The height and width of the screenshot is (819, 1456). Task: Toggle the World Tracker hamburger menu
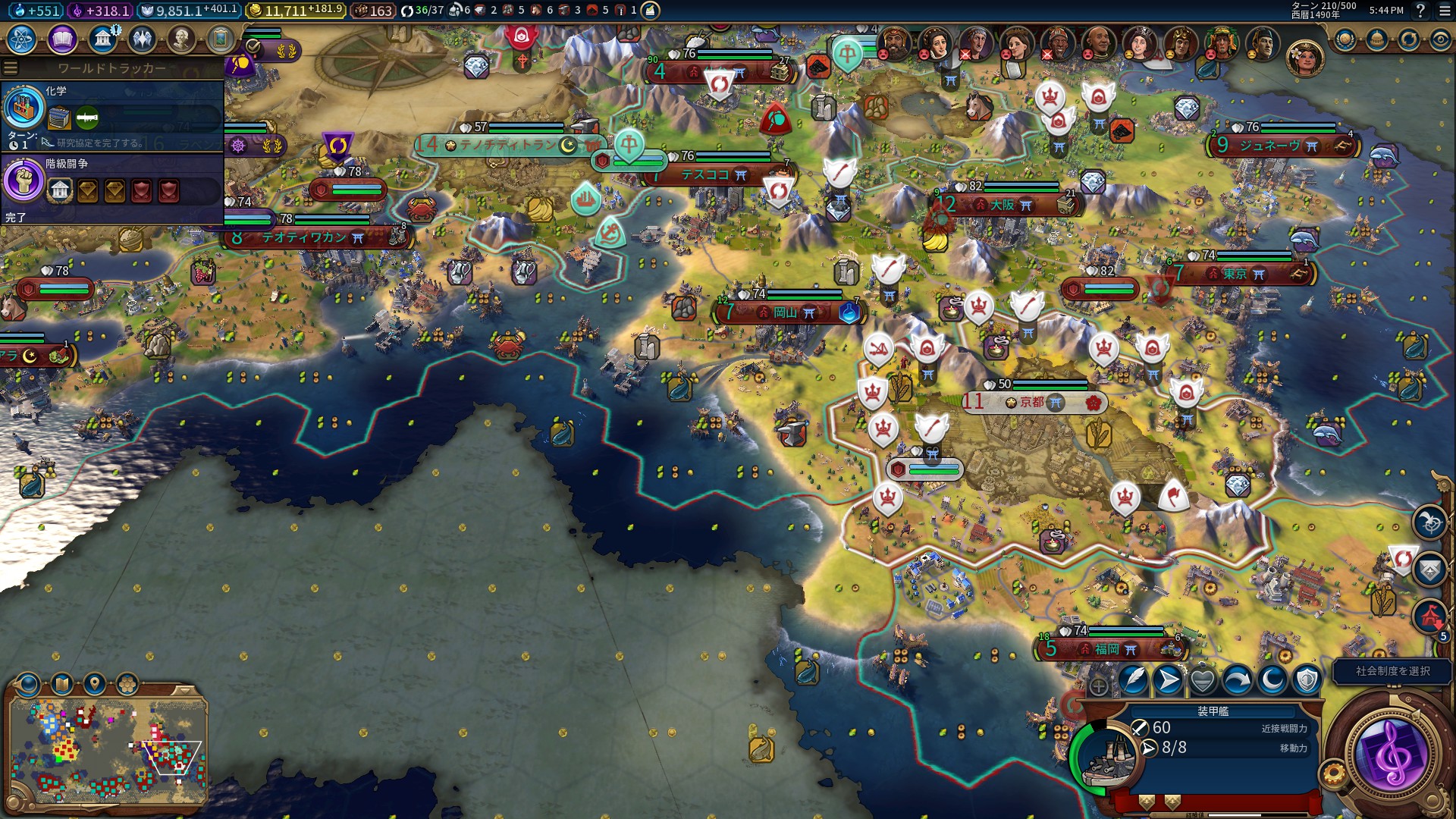pos(11,68)
